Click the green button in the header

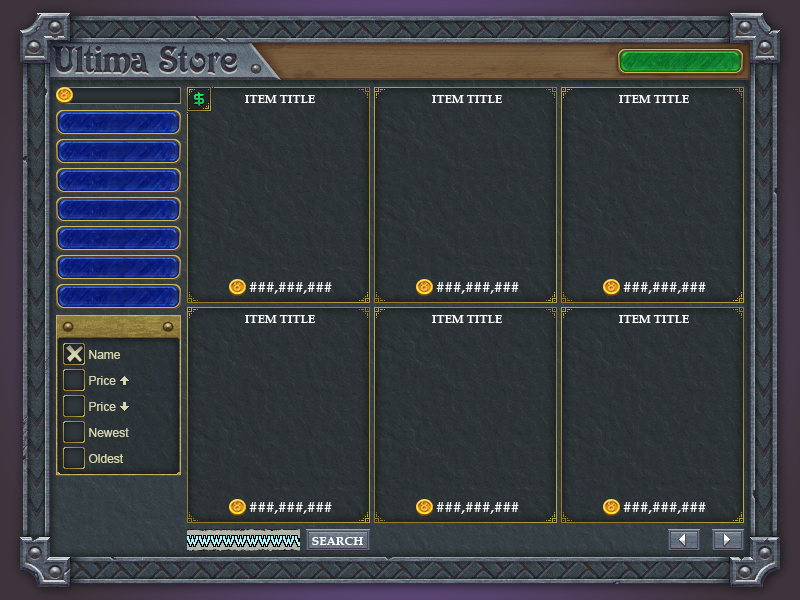tap(680, 62)
